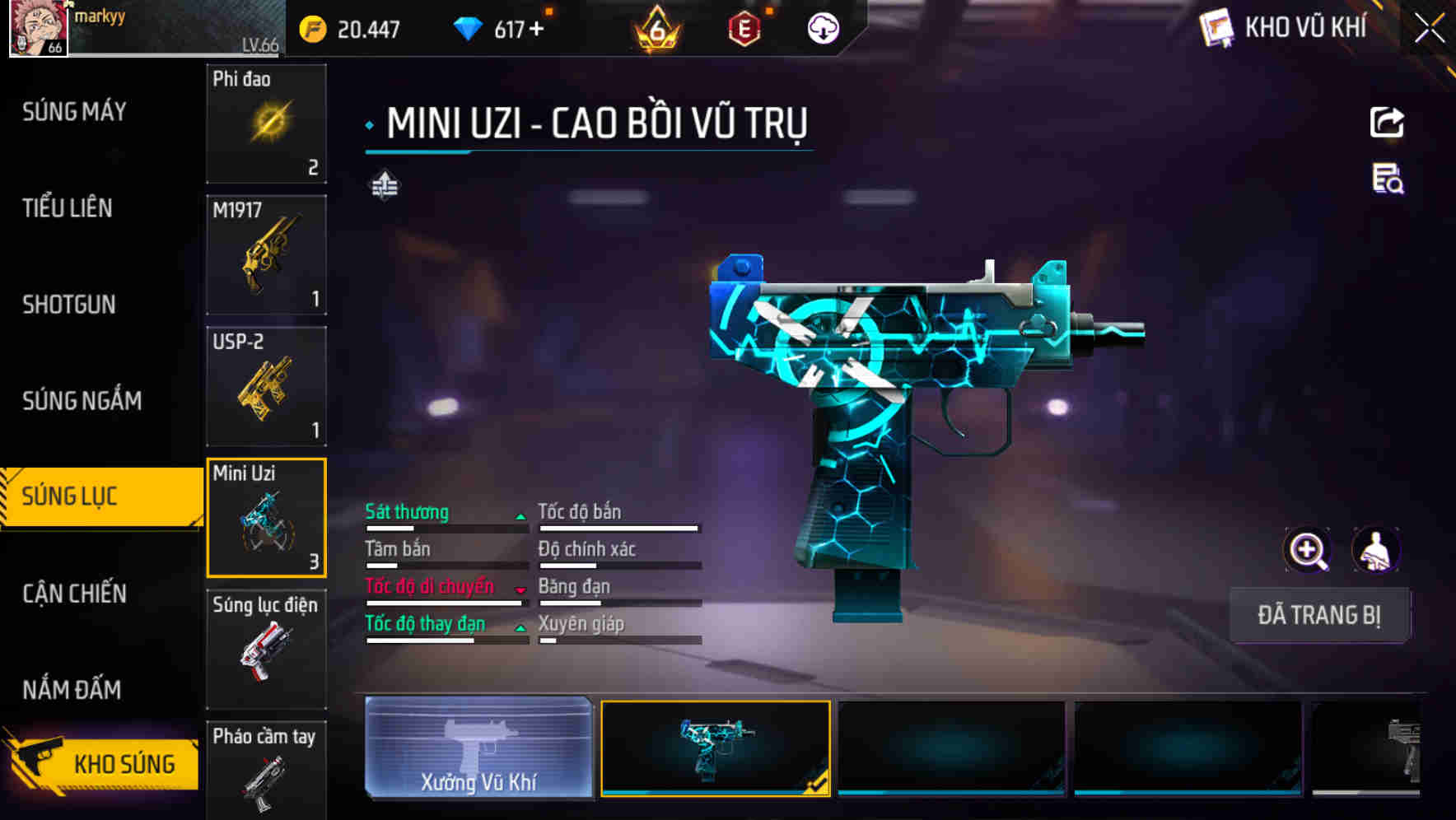Close the weapon vault screen
This screenshot has height=820, width=1456.
tap(1430, 28)
